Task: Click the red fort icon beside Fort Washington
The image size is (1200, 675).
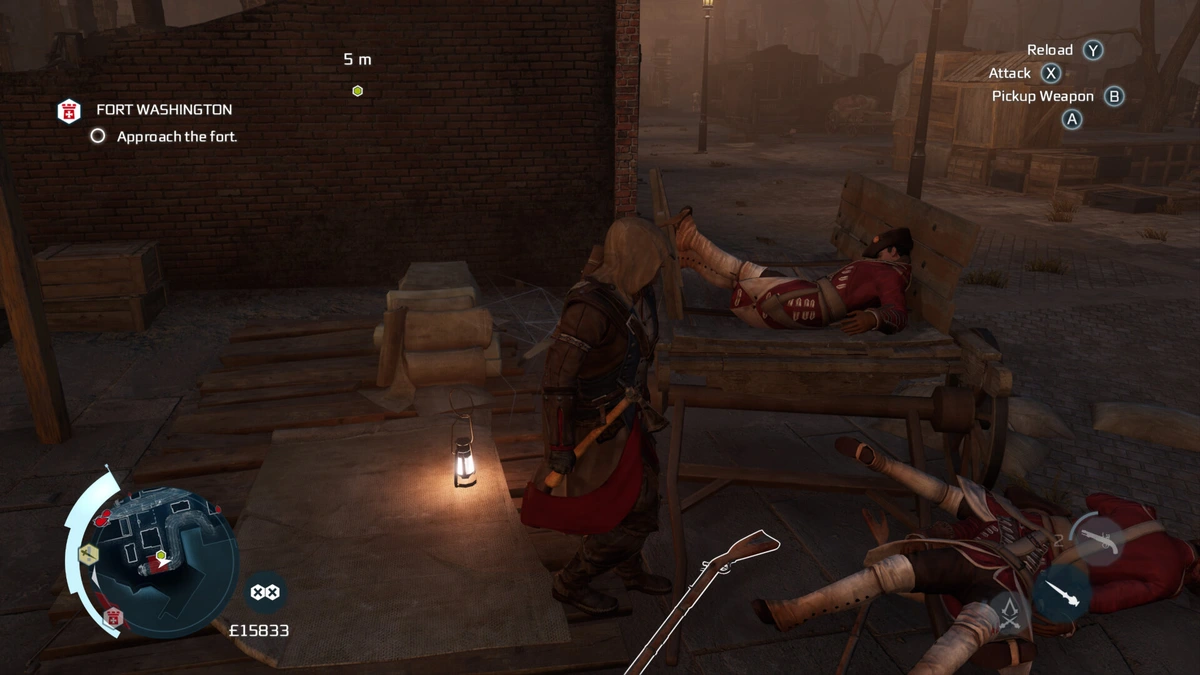Action: 69,110
